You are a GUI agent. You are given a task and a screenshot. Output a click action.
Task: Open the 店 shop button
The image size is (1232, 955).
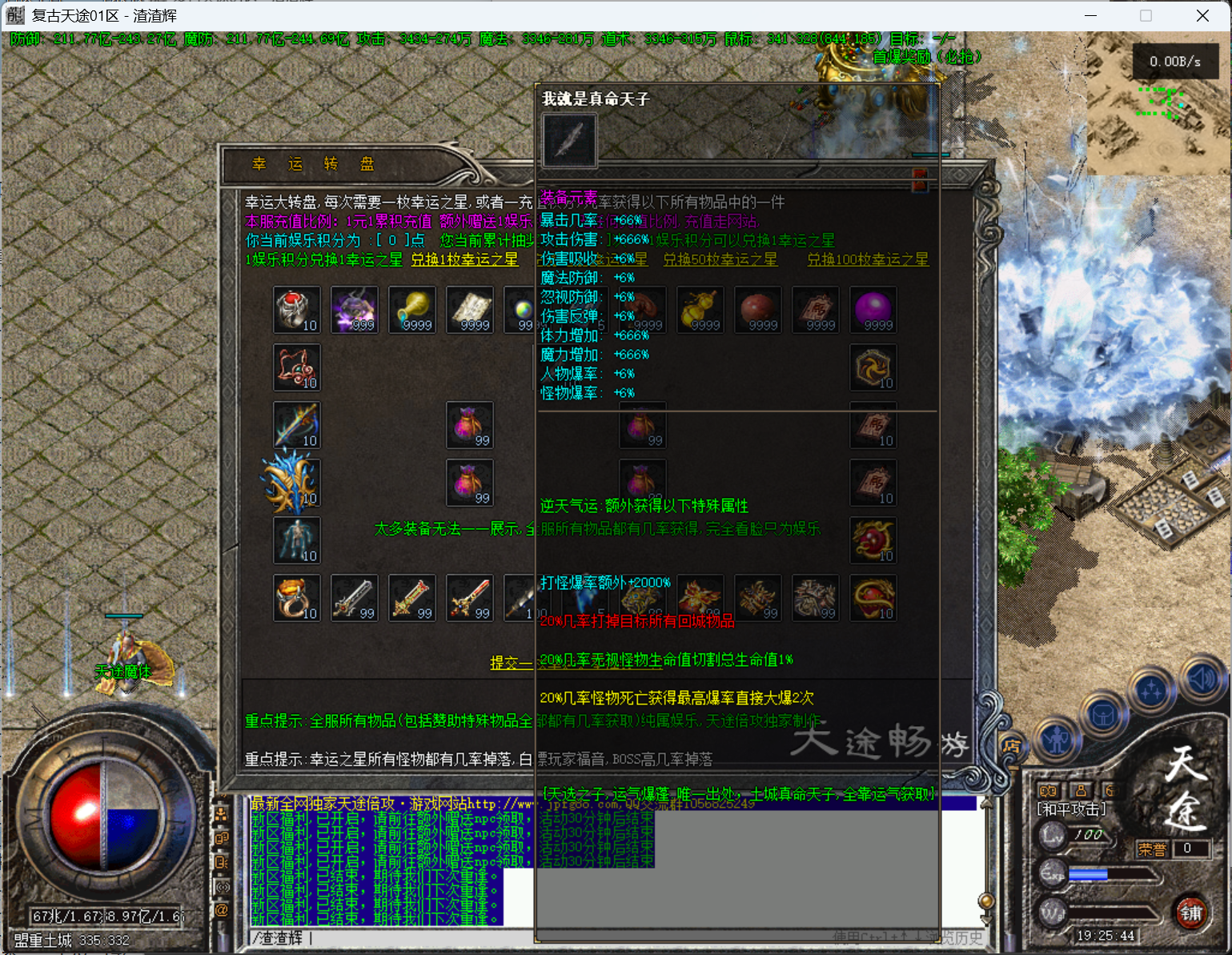(x=1011, y=746)
